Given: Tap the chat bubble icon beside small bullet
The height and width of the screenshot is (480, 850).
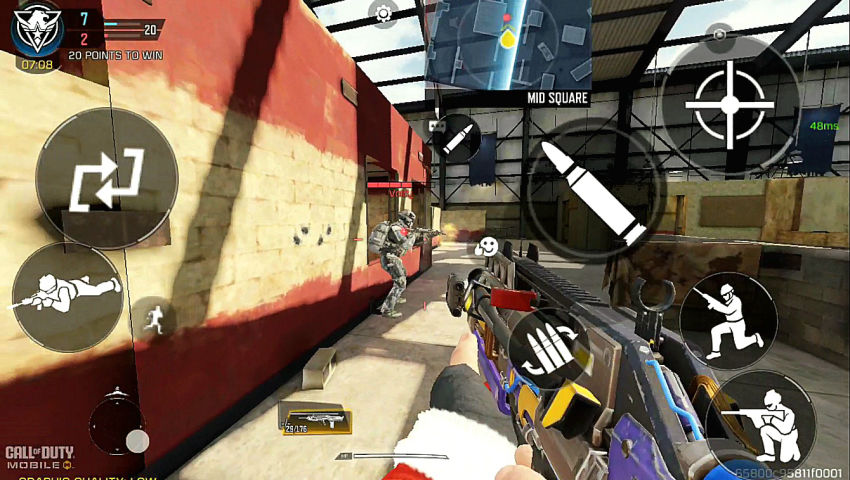Looking at the screenshot, I should click(x=435, y=126).
